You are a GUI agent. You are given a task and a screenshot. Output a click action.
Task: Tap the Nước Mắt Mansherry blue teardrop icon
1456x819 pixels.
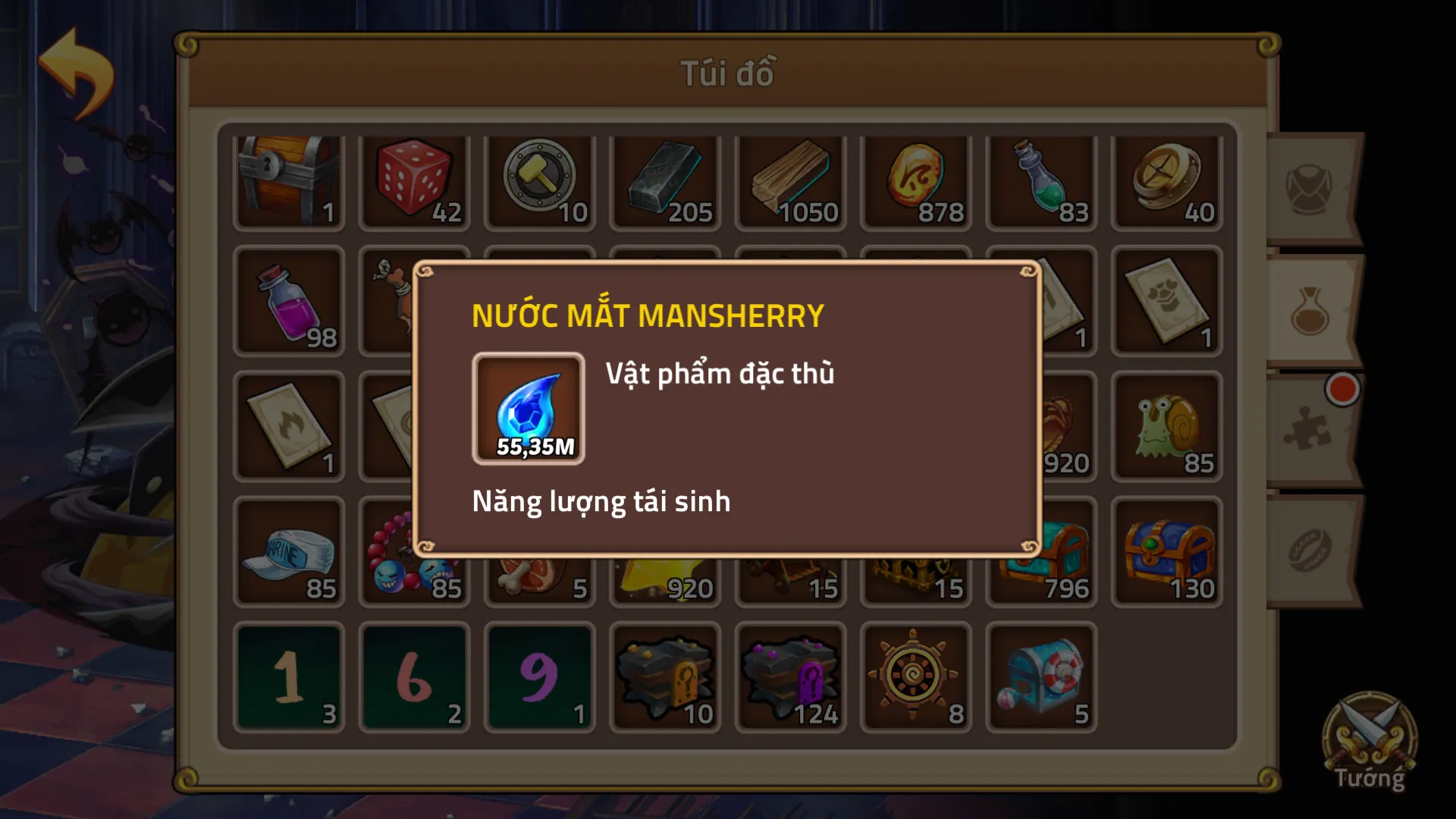[529, 408]
